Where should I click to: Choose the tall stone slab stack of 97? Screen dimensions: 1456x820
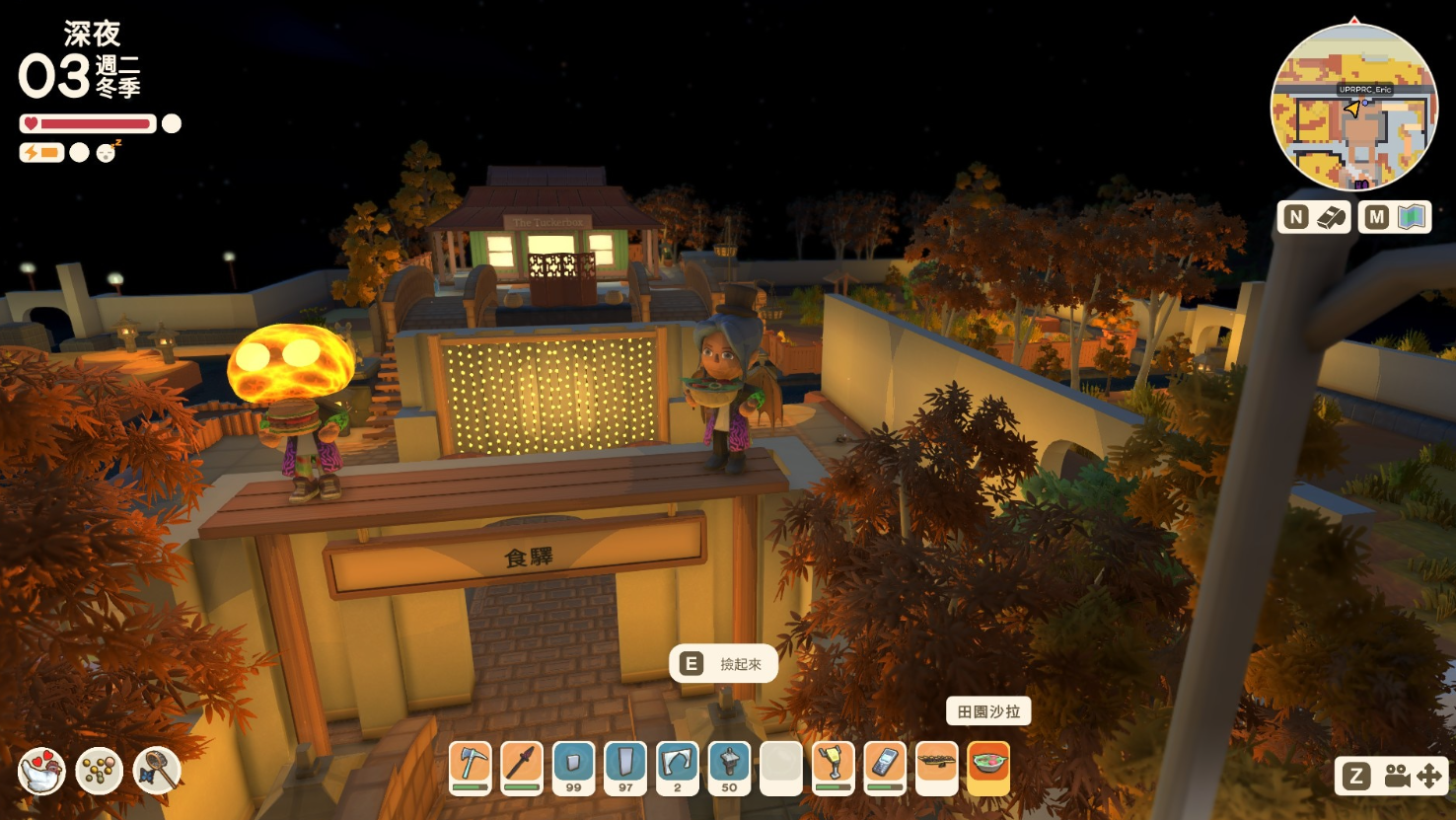[x=625, y=767]
